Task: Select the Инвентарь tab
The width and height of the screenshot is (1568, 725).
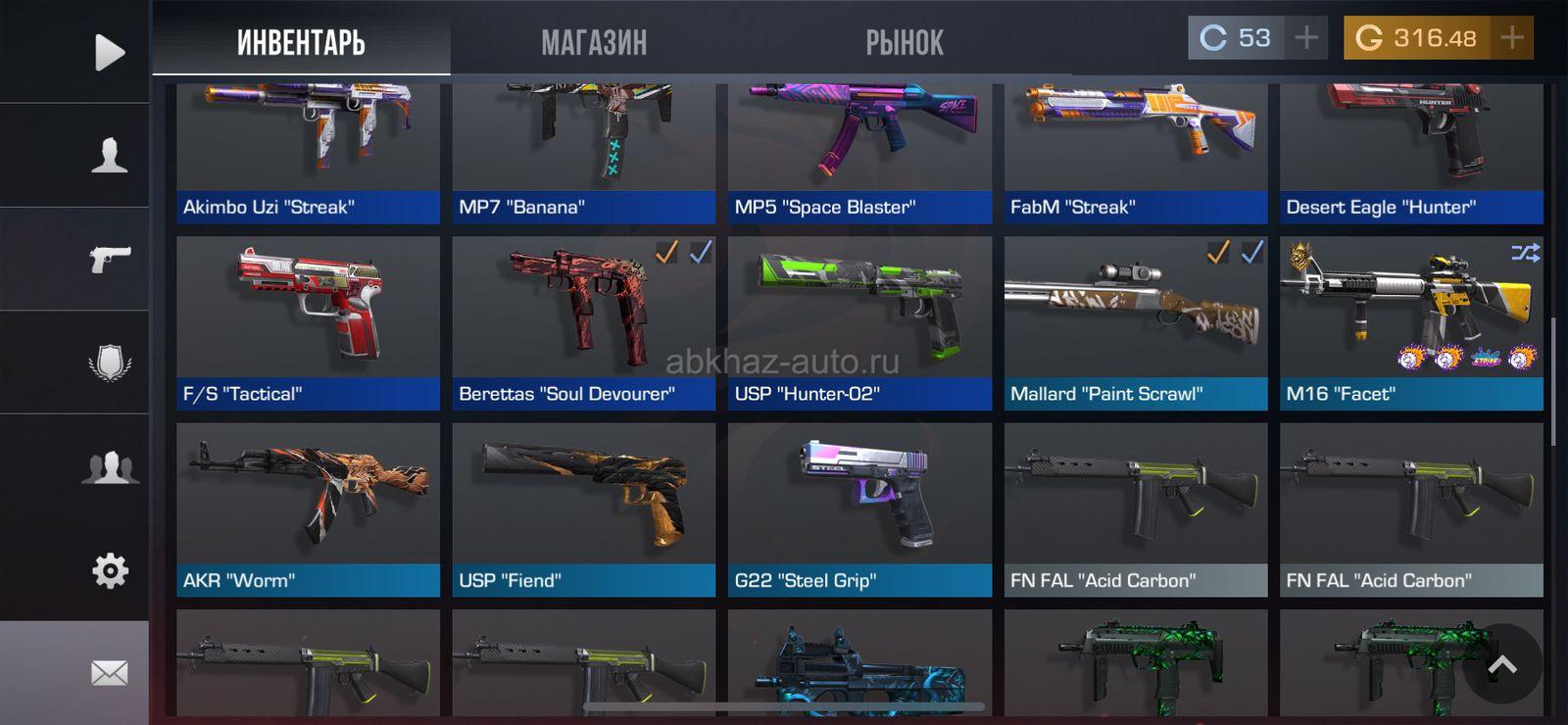Action: click(x=301, y=42)
